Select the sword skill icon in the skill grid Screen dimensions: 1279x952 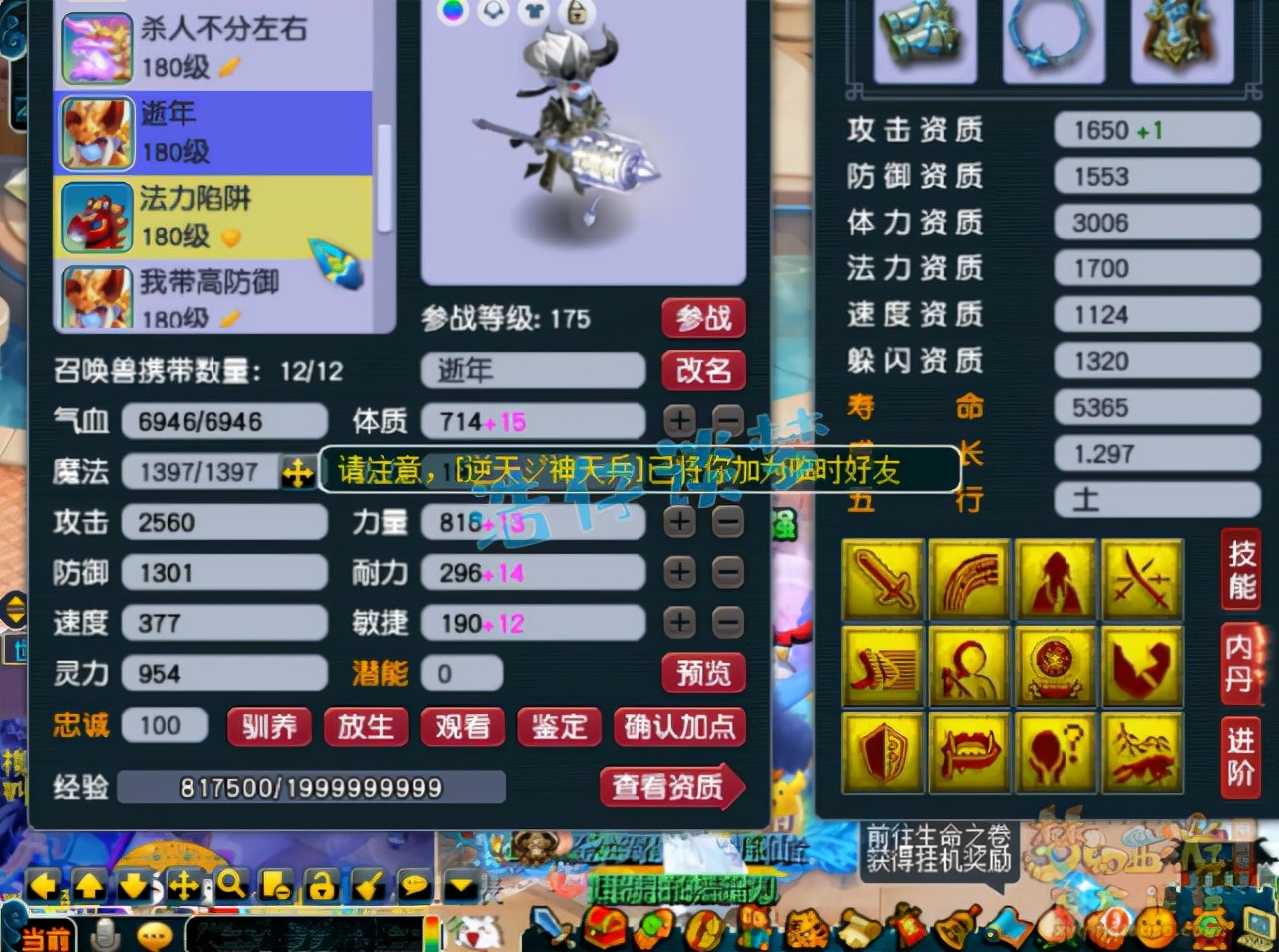pyautogui.click(x=882, y=577)
